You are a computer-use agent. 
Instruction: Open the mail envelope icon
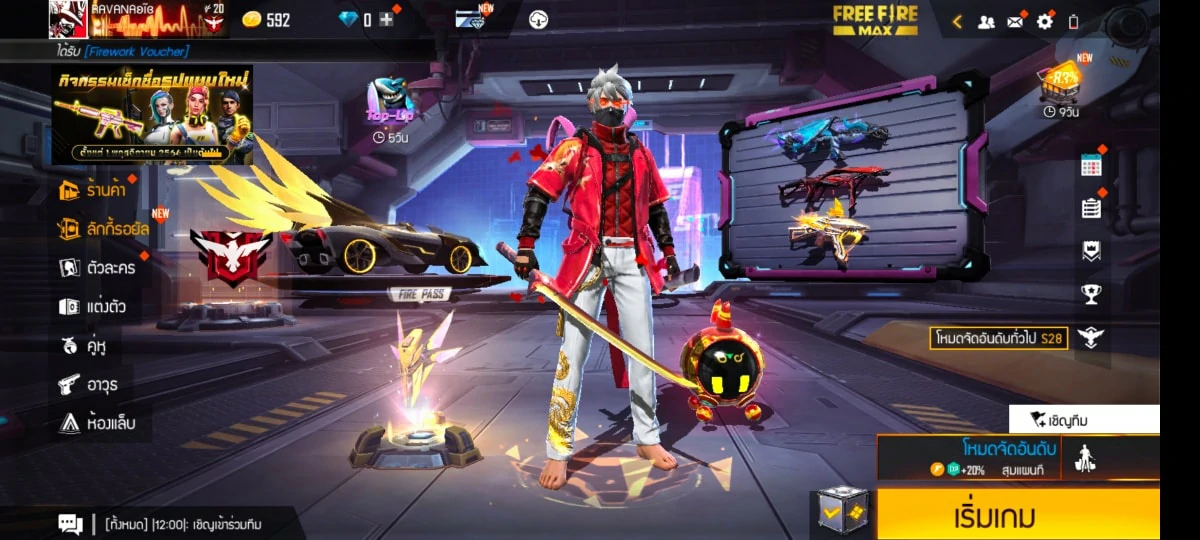(1015, 21)
